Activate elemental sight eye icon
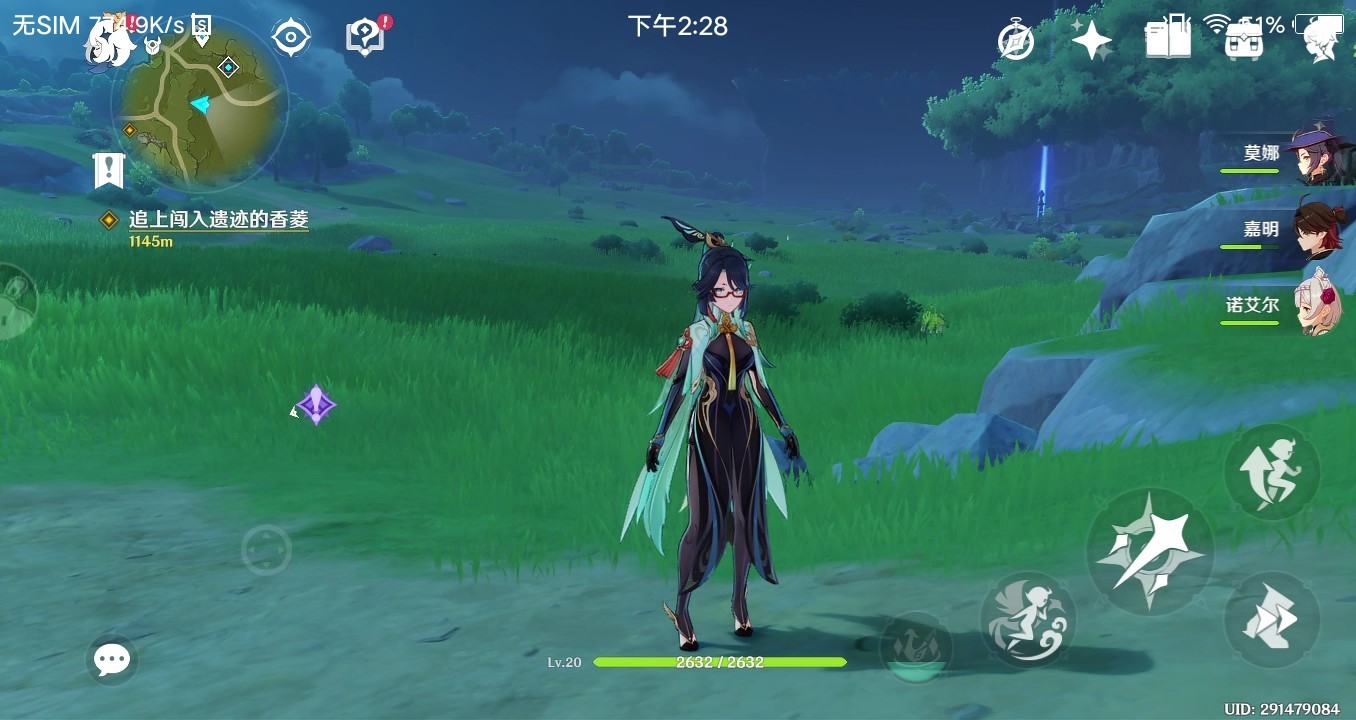This screenshot has height=720, width=1356. [291, 37]
